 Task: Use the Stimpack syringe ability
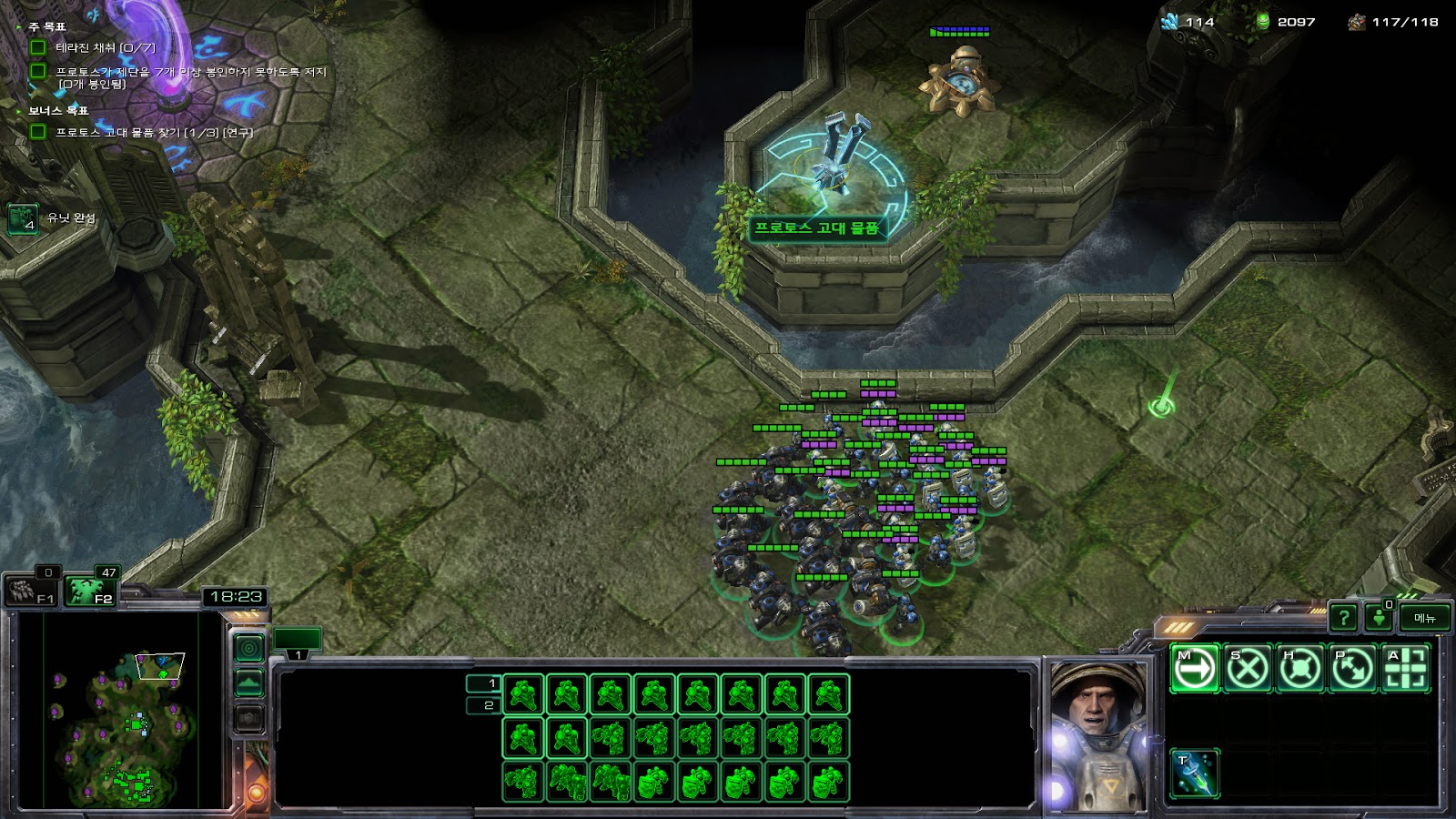(x=1194, y=773)
